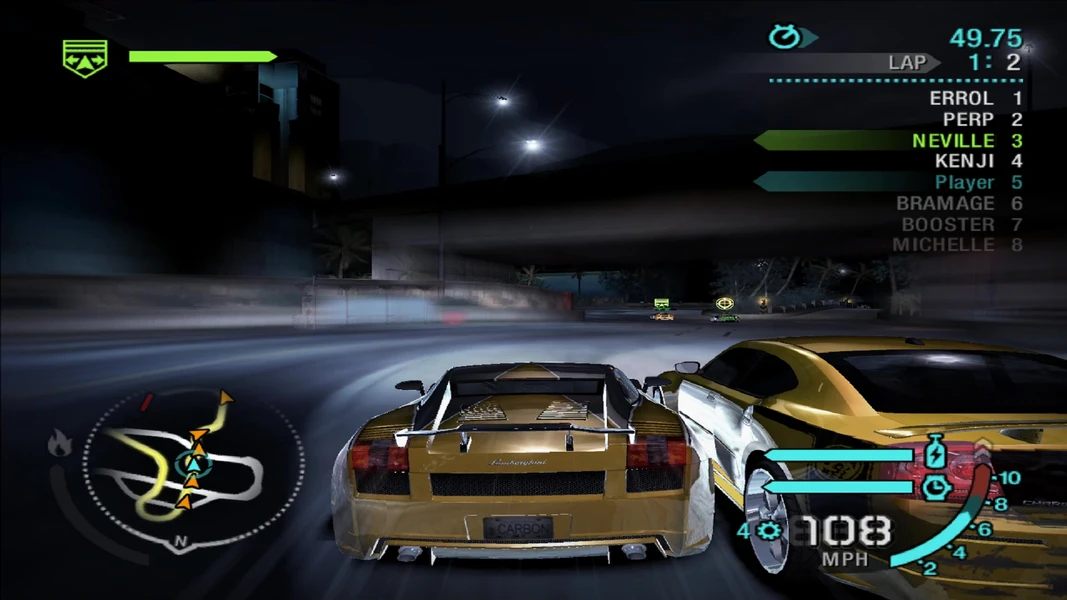Select BRAMAGE in the race standings
This screenshot has height=600, width=1067.
(945, 203)
